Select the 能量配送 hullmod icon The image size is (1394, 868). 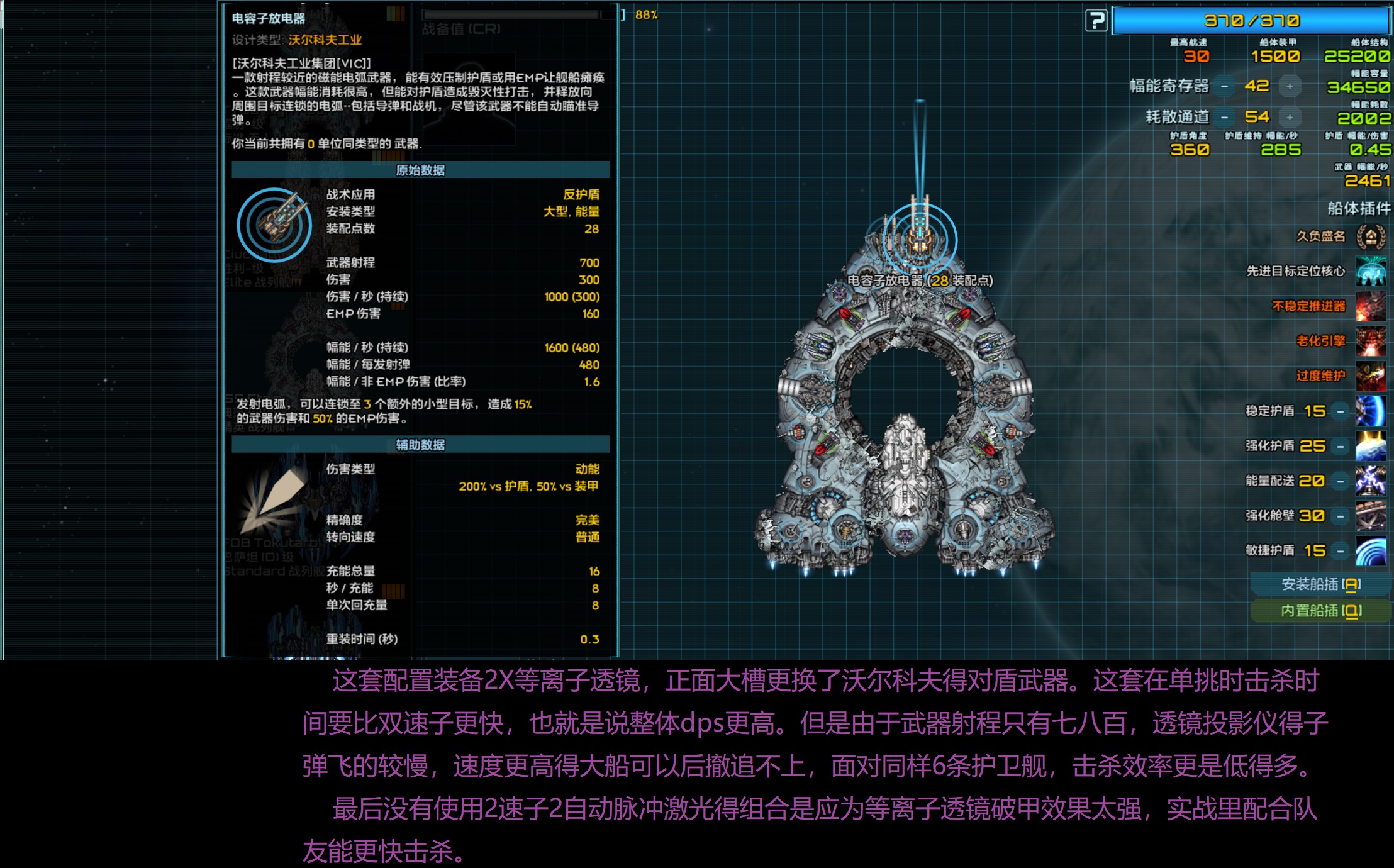point(1371,479)
